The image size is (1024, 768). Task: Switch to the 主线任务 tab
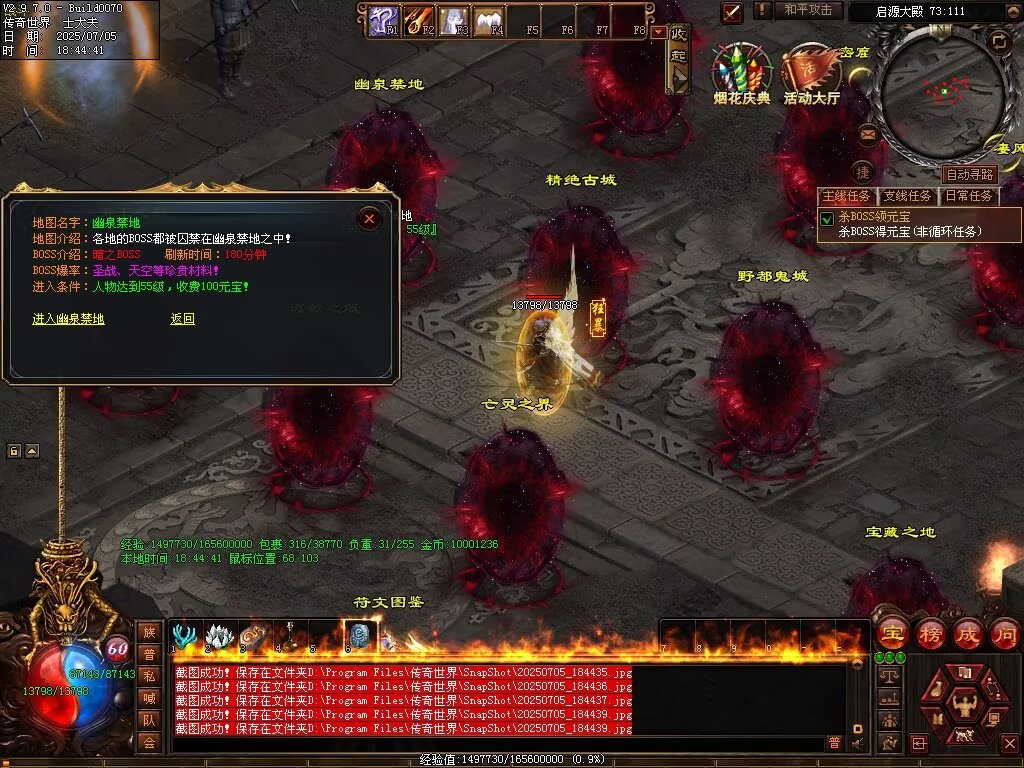coord(846,196)
